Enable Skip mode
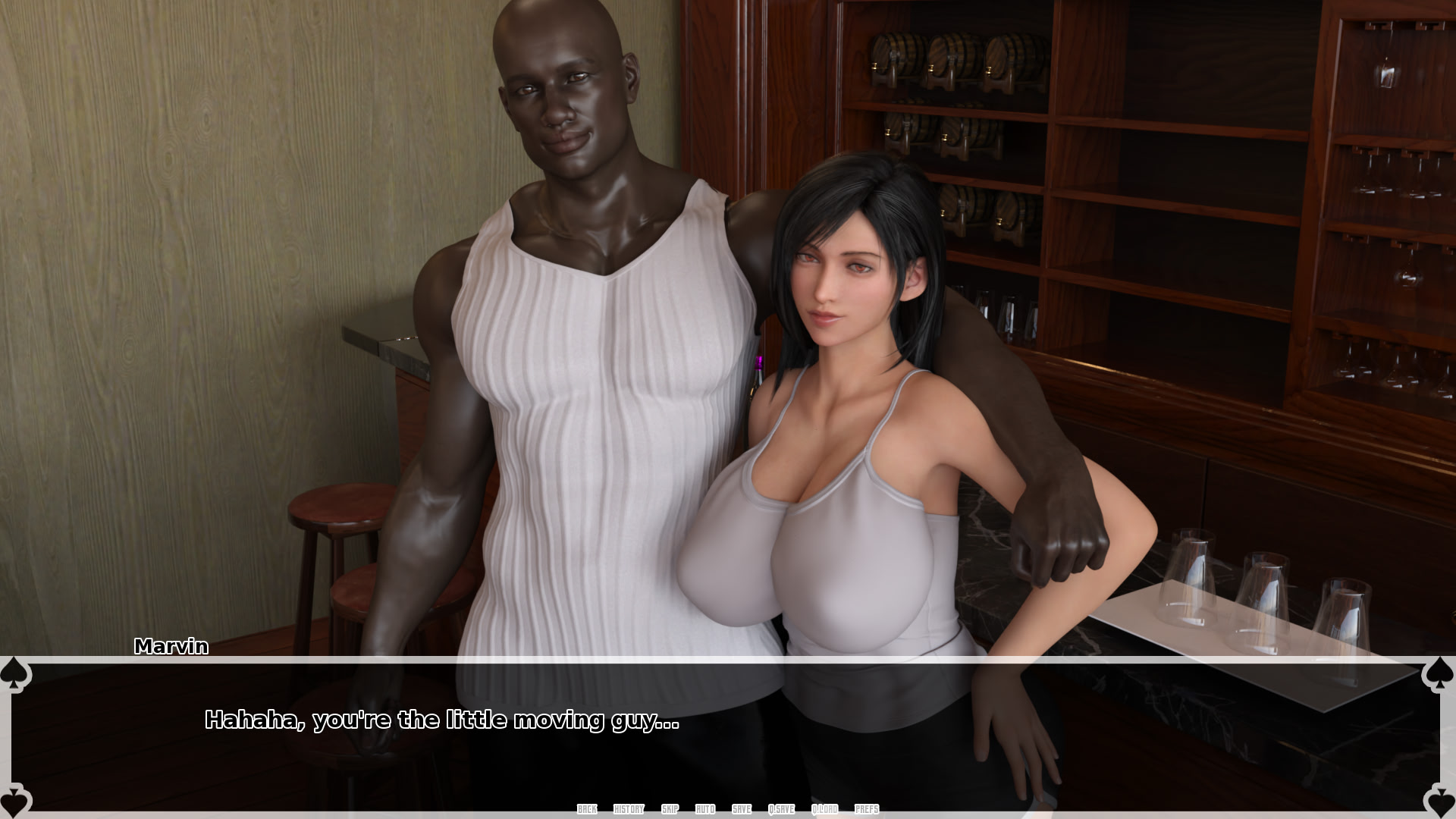The width and height of the screenshot is (1456, 819). (669, 809)
